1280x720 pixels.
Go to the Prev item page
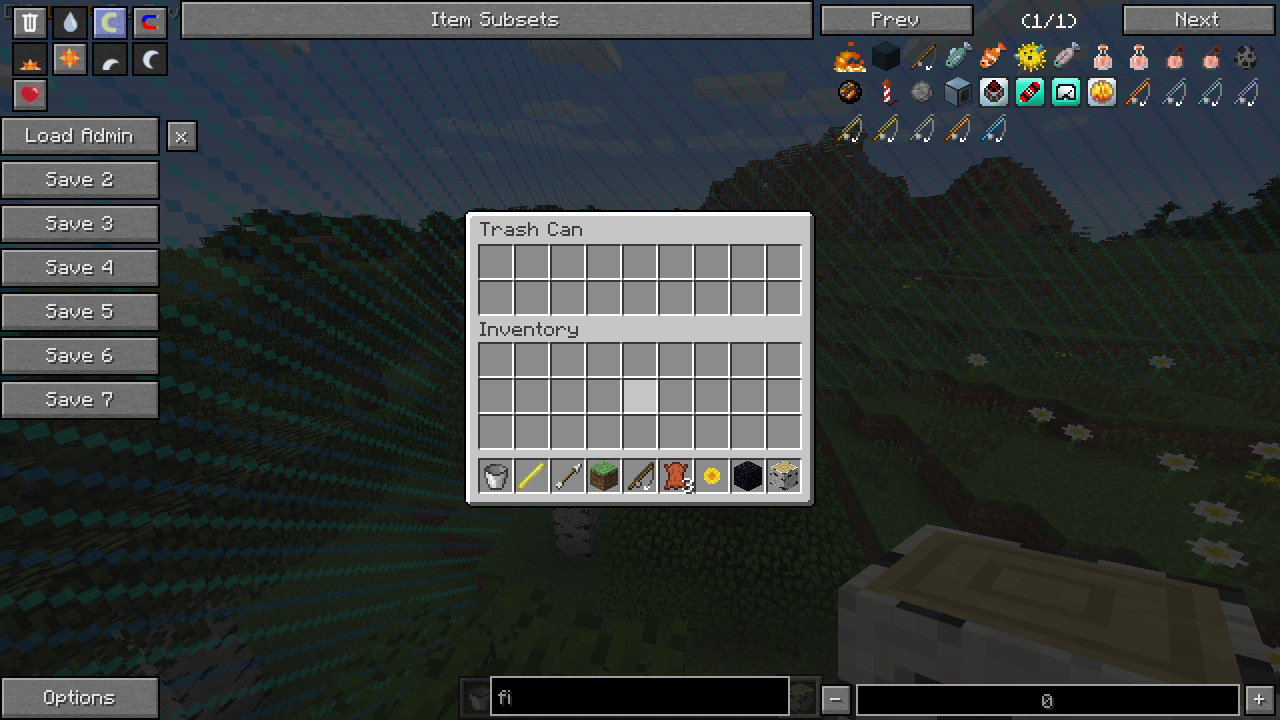[x=896, y=20]
